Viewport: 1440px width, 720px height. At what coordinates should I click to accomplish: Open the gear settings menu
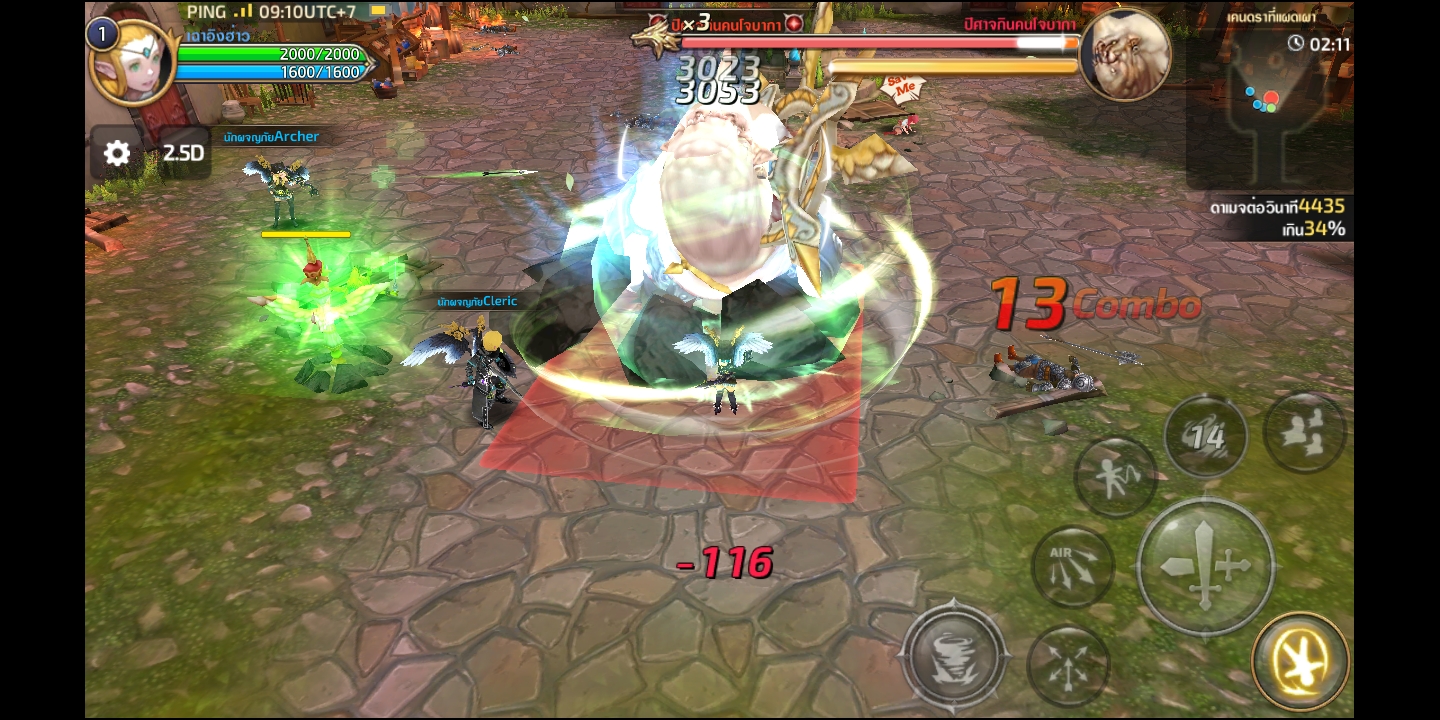(x=117, y=153)
